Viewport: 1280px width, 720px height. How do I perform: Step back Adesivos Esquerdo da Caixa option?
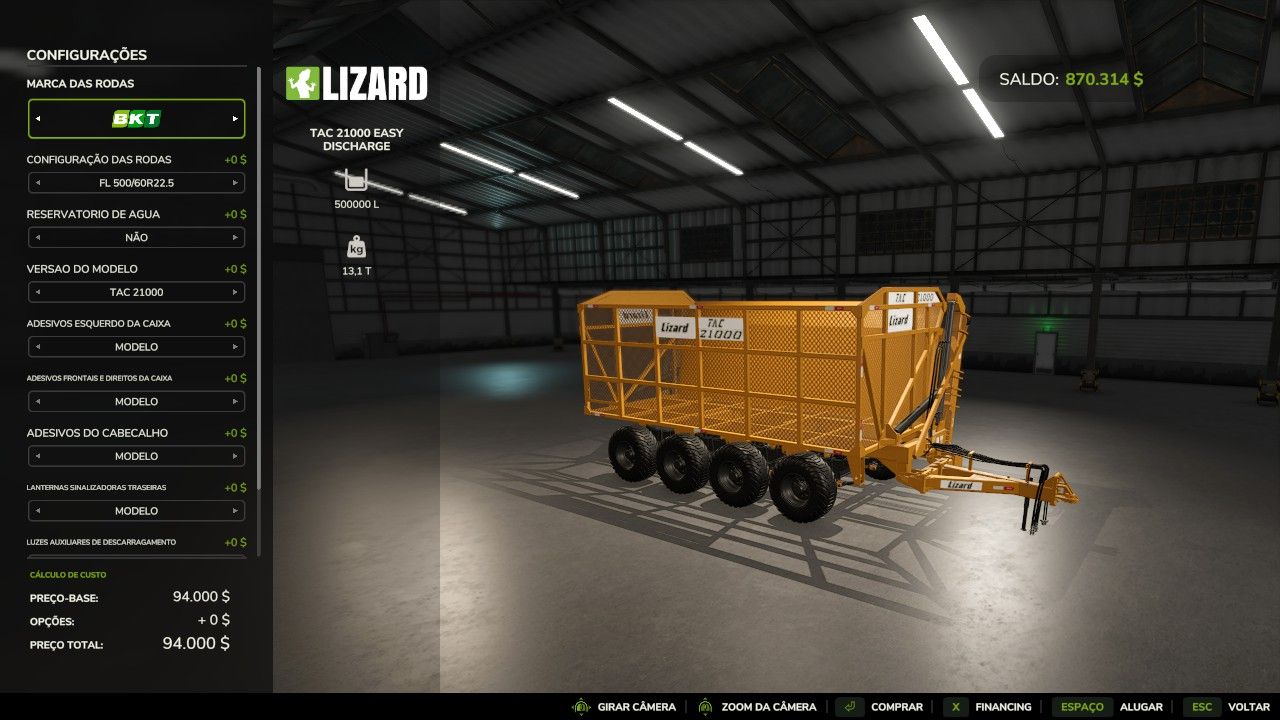39,346
